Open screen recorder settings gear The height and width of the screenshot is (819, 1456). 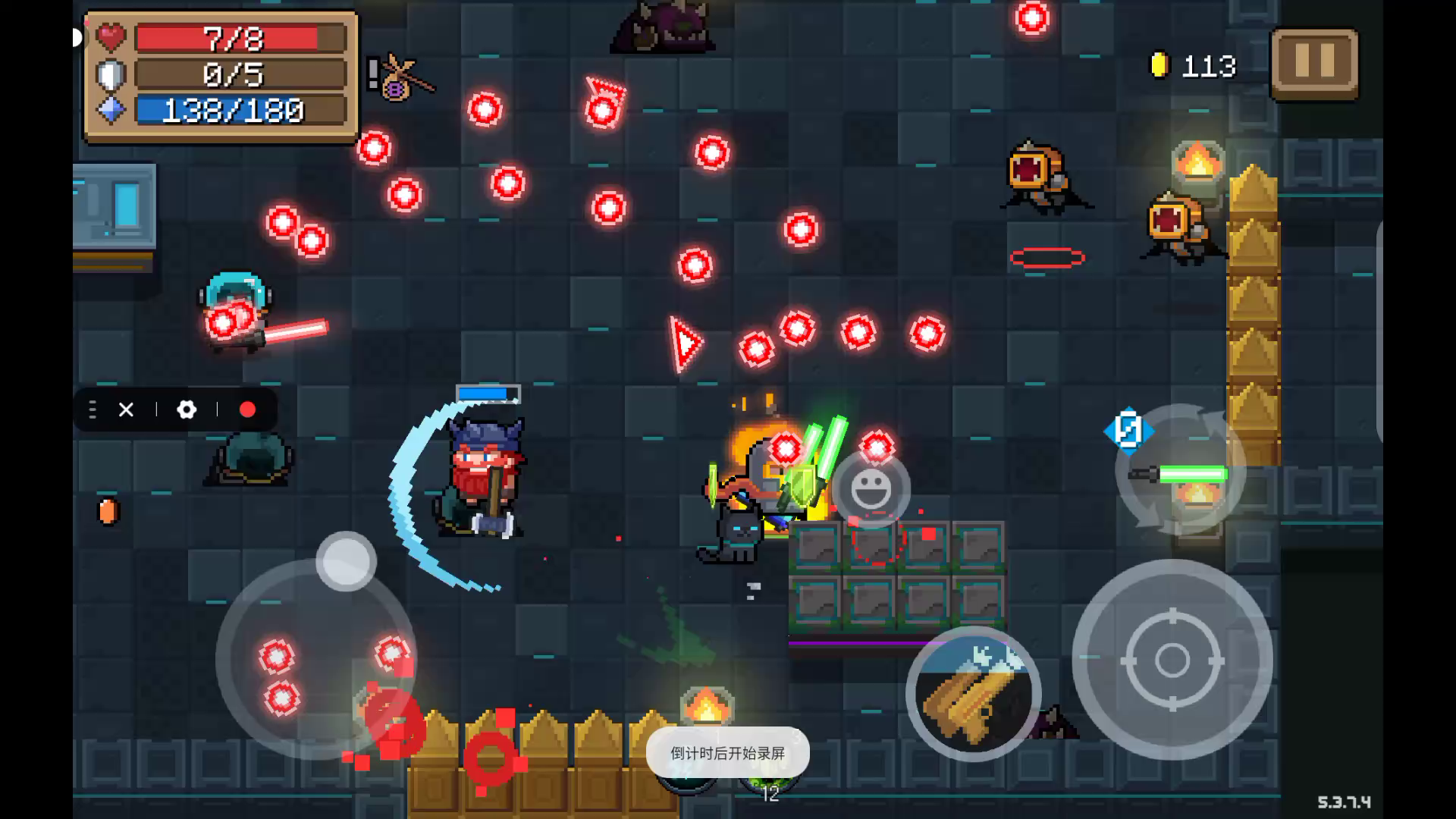[187, 410]
